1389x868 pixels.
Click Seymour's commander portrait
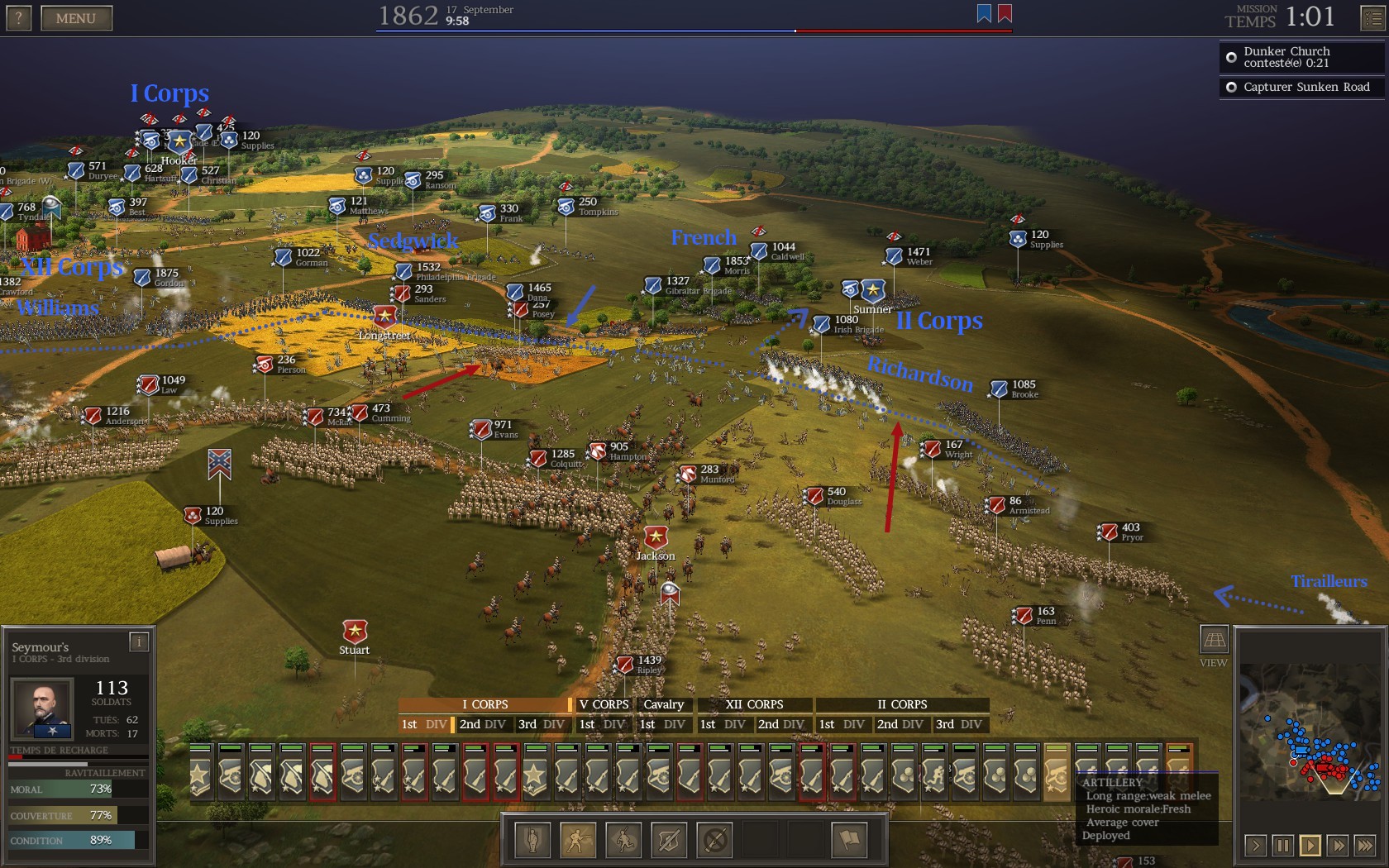45,708
